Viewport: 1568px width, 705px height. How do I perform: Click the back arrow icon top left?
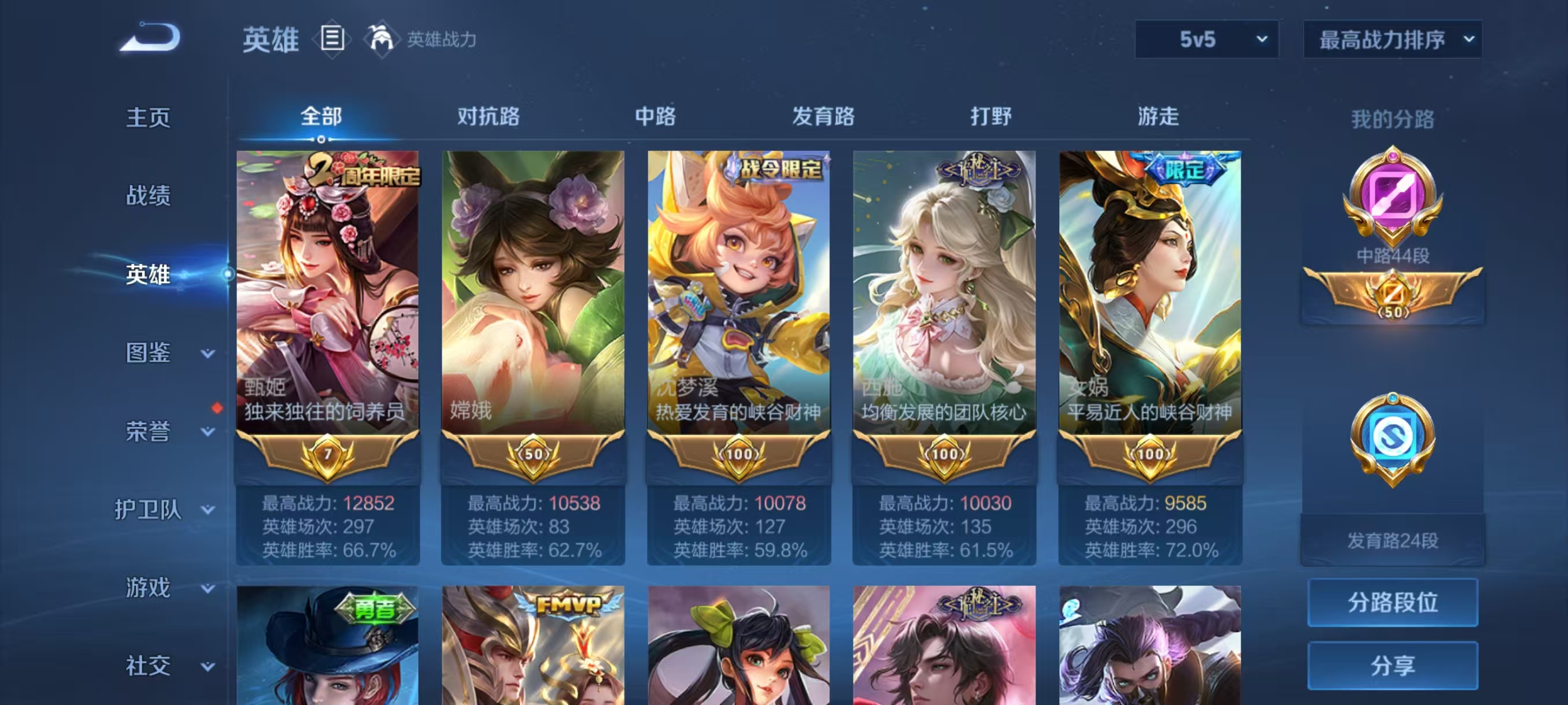(151, 38)
